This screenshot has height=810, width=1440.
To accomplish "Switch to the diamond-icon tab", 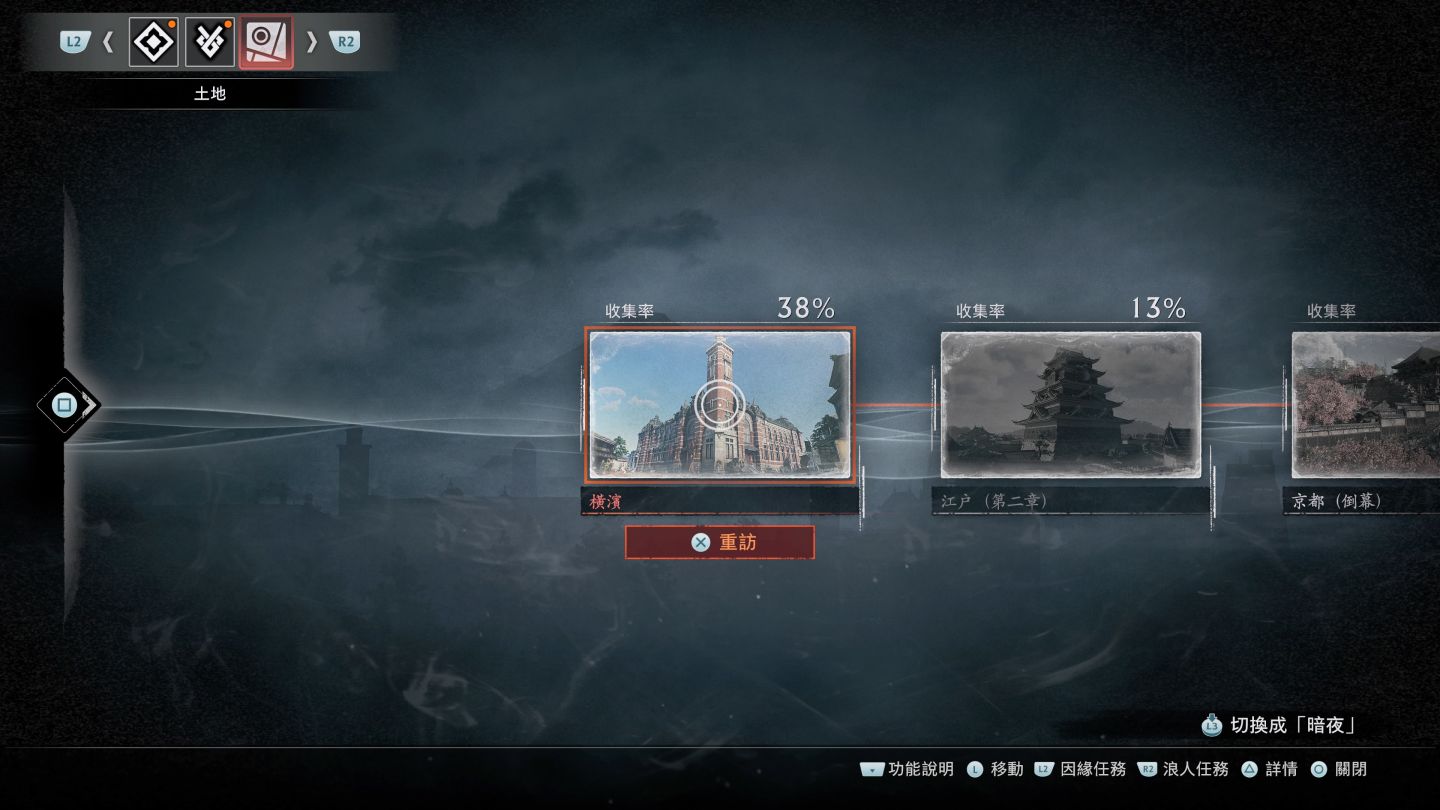I will [154, 42].
